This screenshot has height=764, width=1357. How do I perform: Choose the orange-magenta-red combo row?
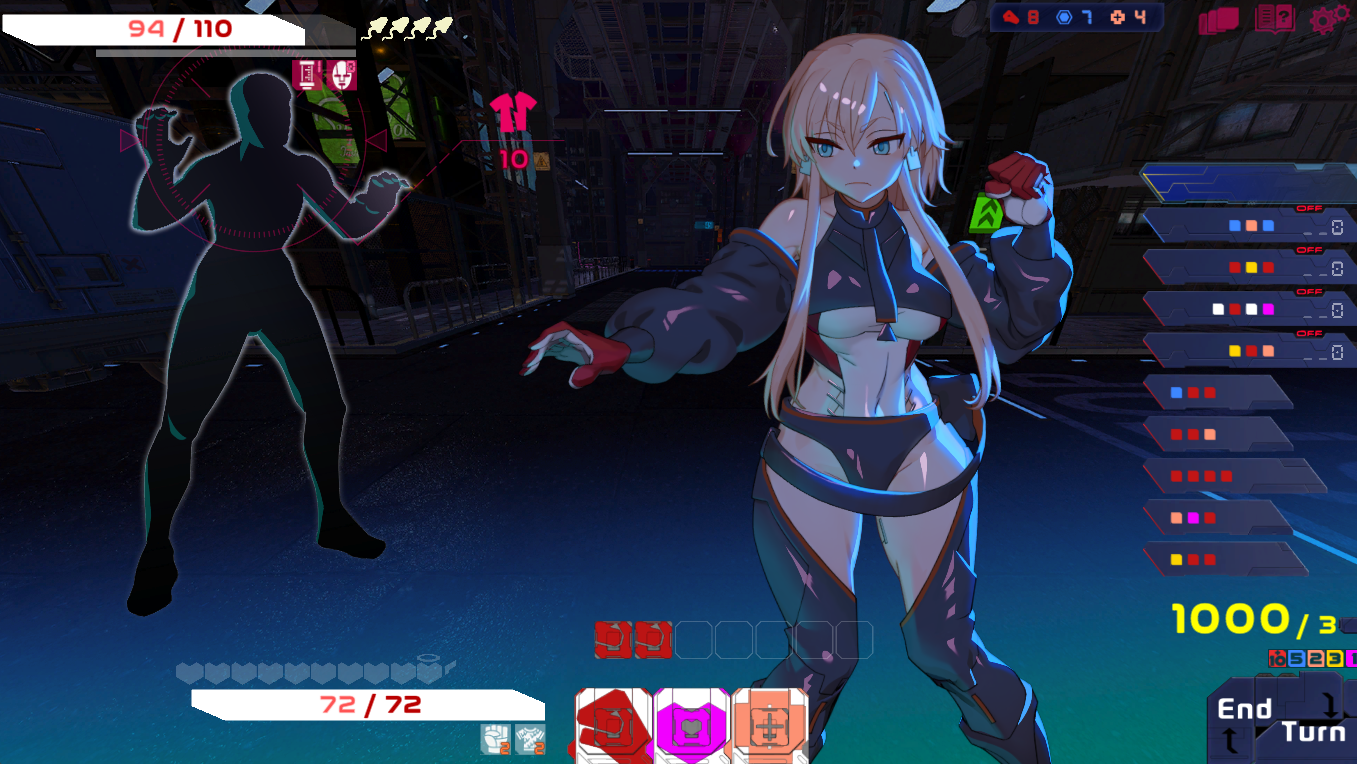click(x=1218, y=518)
